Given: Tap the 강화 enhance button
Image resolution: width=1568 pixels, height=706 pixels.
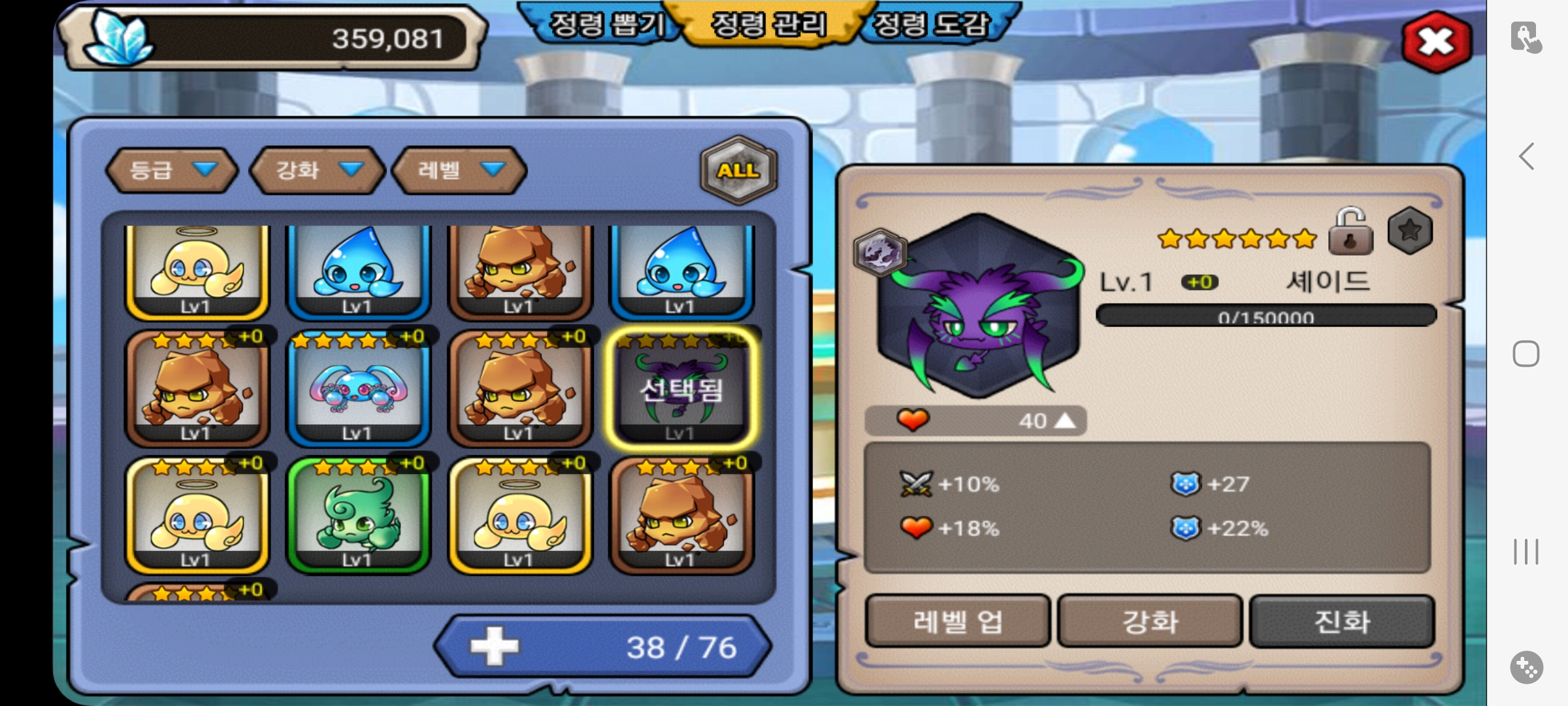Looking at the screenshot, I should tap(1150, 621).
